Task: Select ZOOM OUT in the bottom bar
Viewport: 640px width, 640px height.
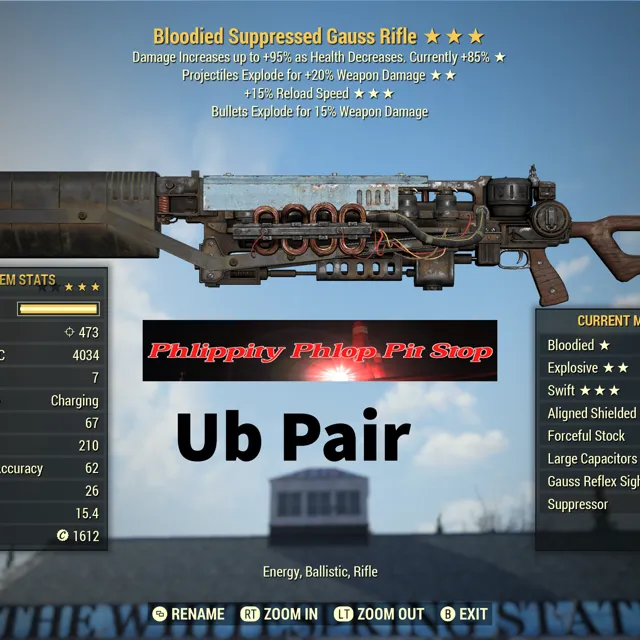Action: 379,613
